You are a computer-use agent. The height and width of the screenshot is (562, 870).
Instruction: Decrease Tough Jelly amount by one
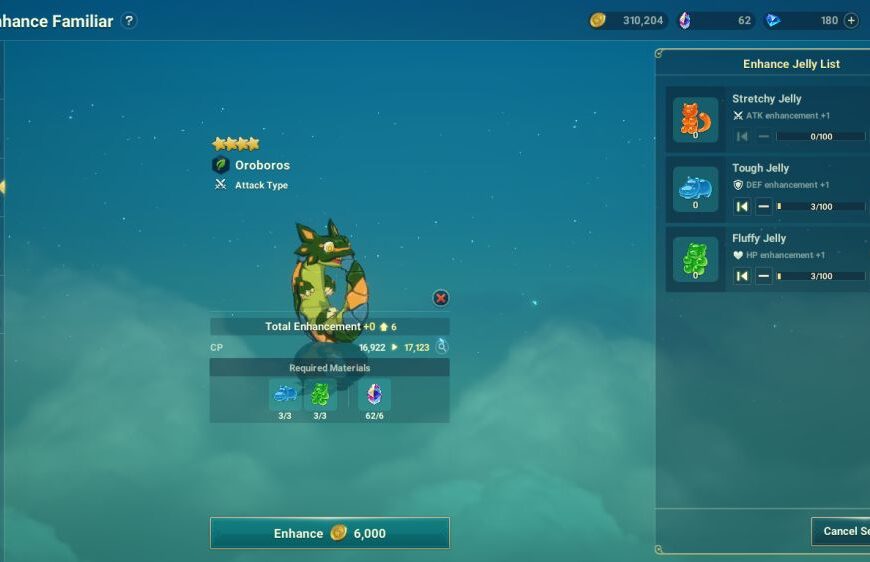click(x=763, y=207)
